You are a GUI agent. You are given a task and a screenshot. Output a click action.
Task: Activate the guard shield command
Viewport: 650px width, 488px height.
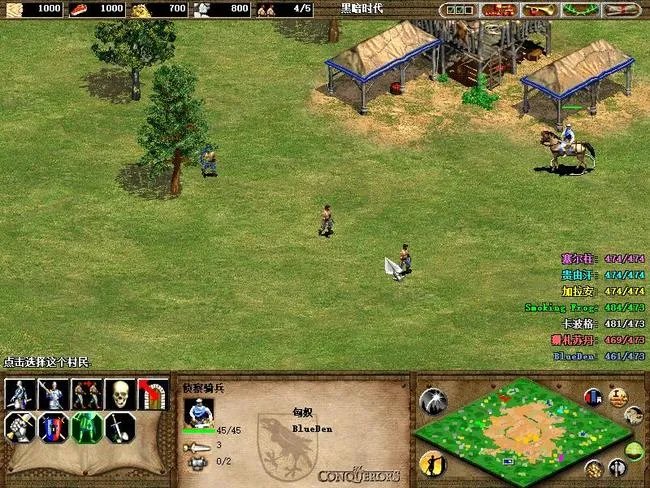coord(54,428)
